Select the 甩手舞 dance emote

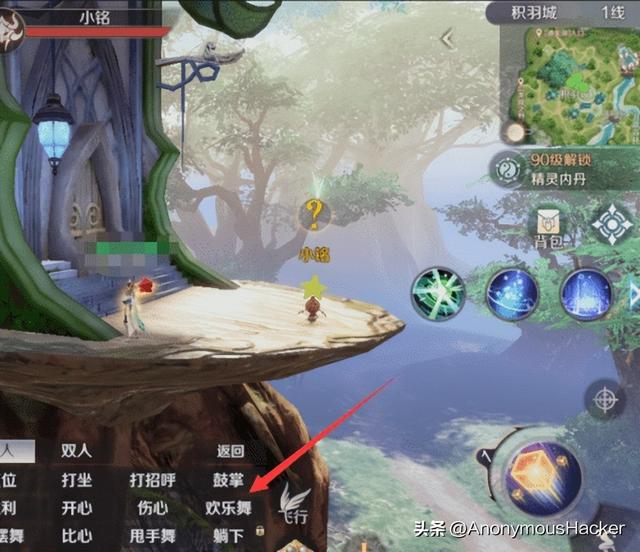tap(153, 535)
